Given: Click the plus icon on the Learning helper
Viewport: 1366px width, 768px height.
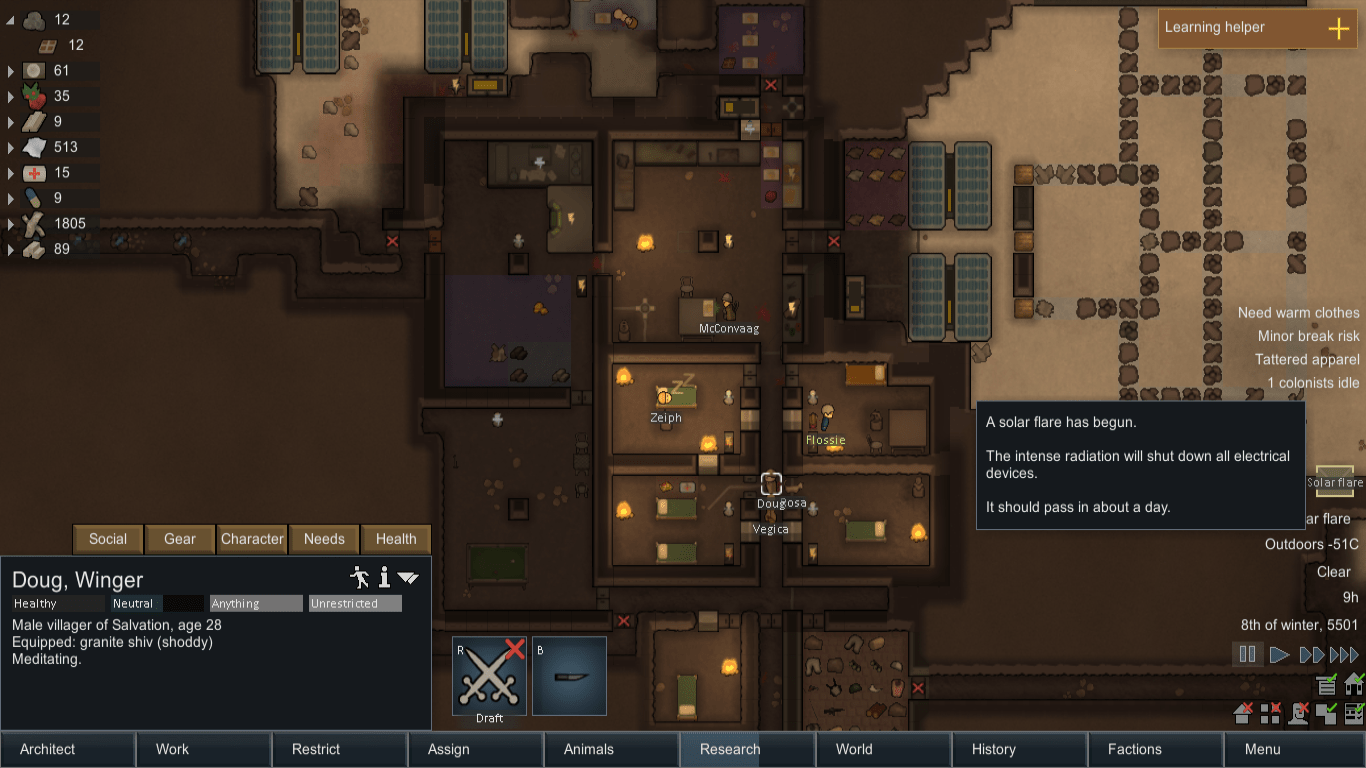Looking at the screenshot, I should (1338, 29).
